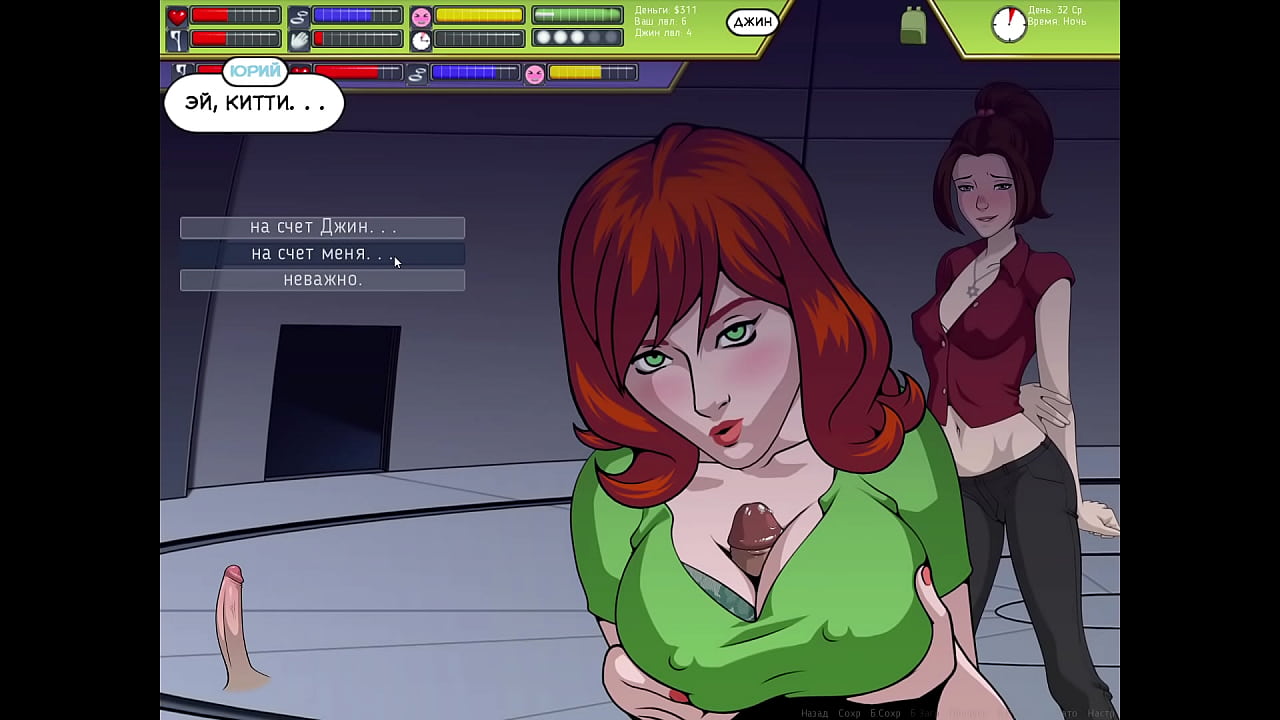Viewport: 1280px width, 720px height.
Task: Click the white dots progress indicator
Action: 570,39
